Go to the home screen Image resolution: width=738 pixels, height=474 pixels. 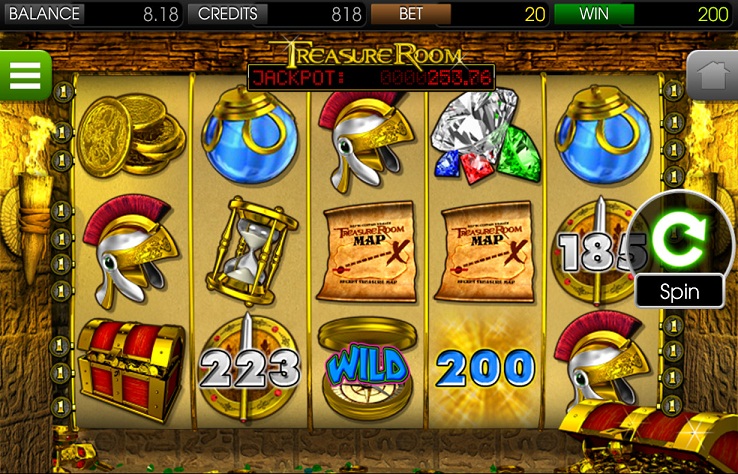pyautogui.click(x=712, y=75)
